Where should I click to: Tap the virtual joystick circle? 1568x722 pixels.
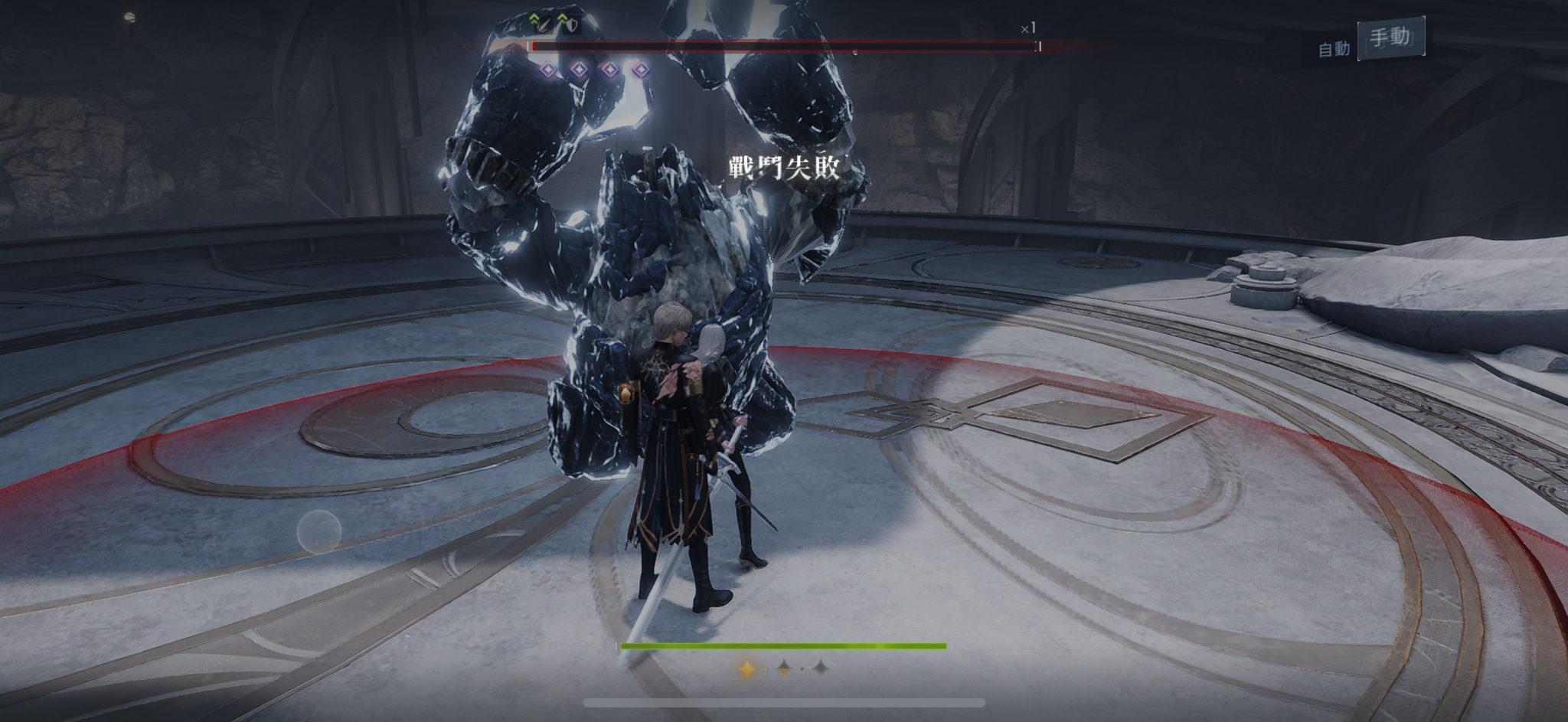pyautogui.click(x=318, y=531)
